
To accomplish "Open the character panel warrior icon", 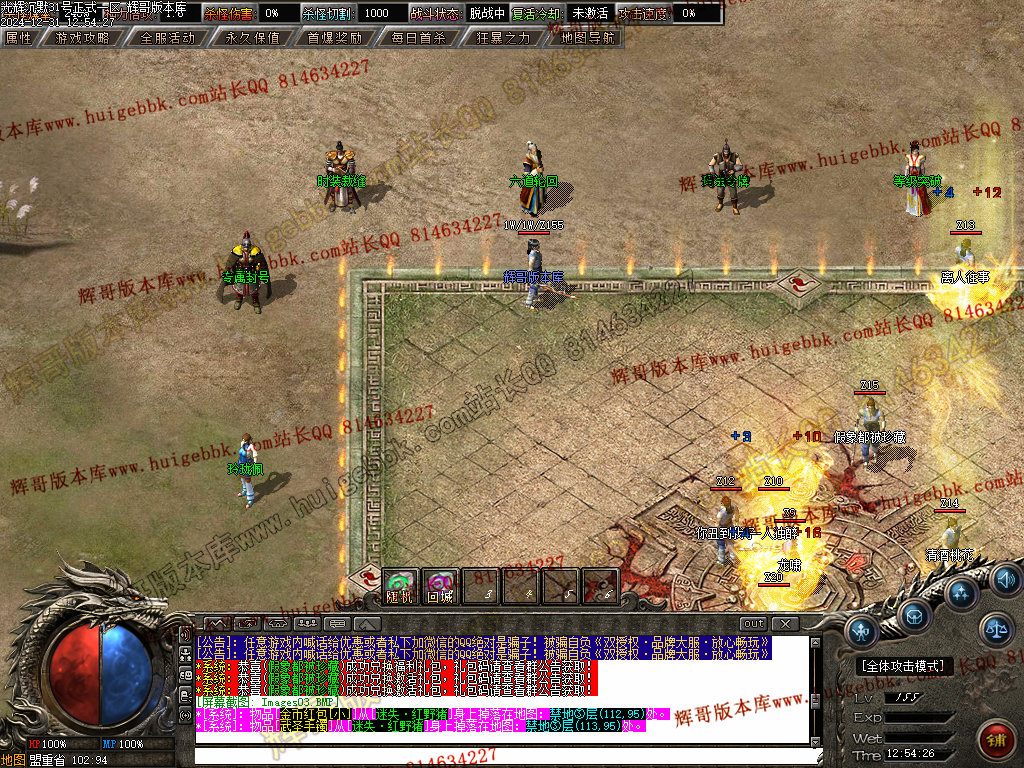I will pos(863,631).
